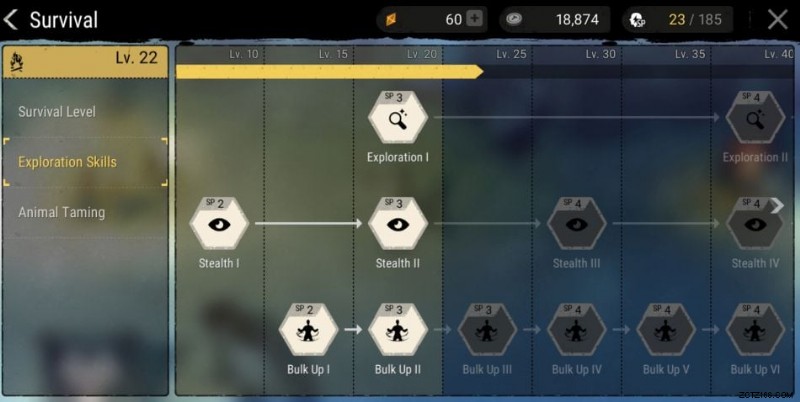Add more gold currency with plus button

pos(474,20)
